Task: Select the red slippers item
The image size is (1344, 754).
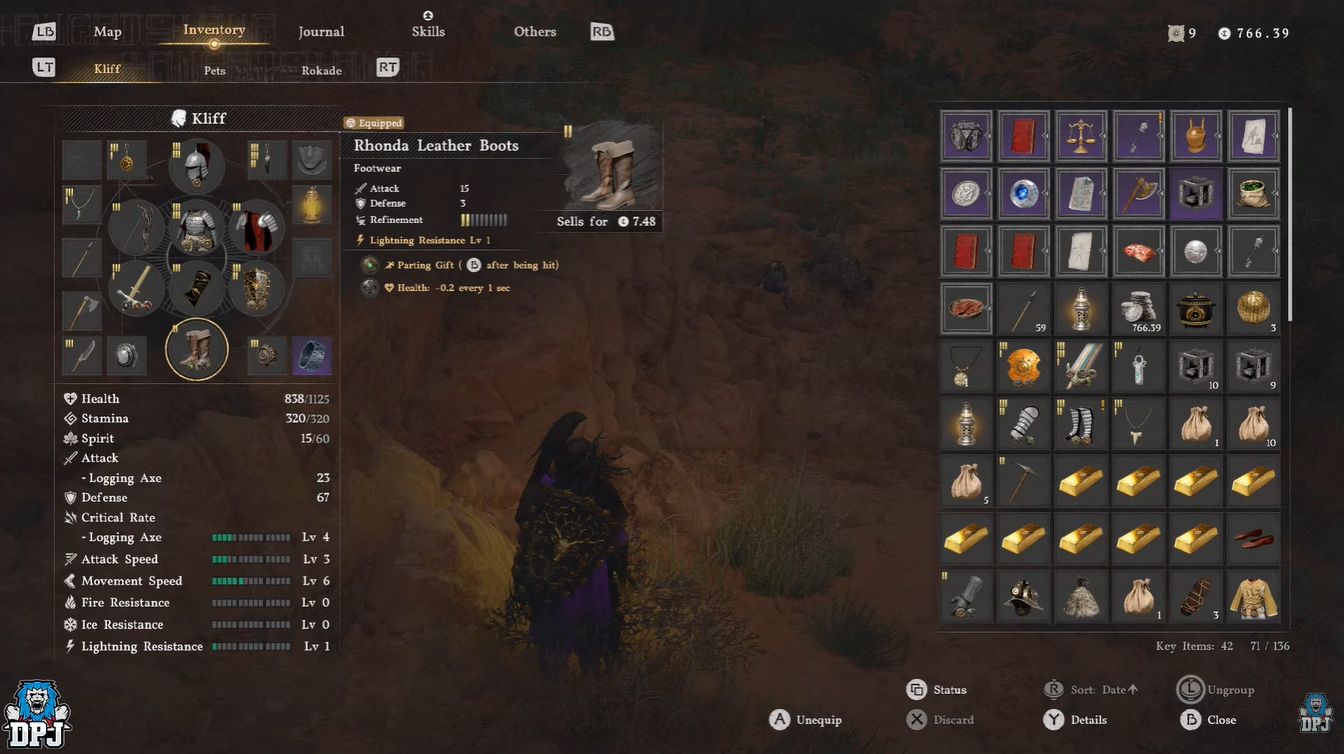Action: [x=1254, y=540]
